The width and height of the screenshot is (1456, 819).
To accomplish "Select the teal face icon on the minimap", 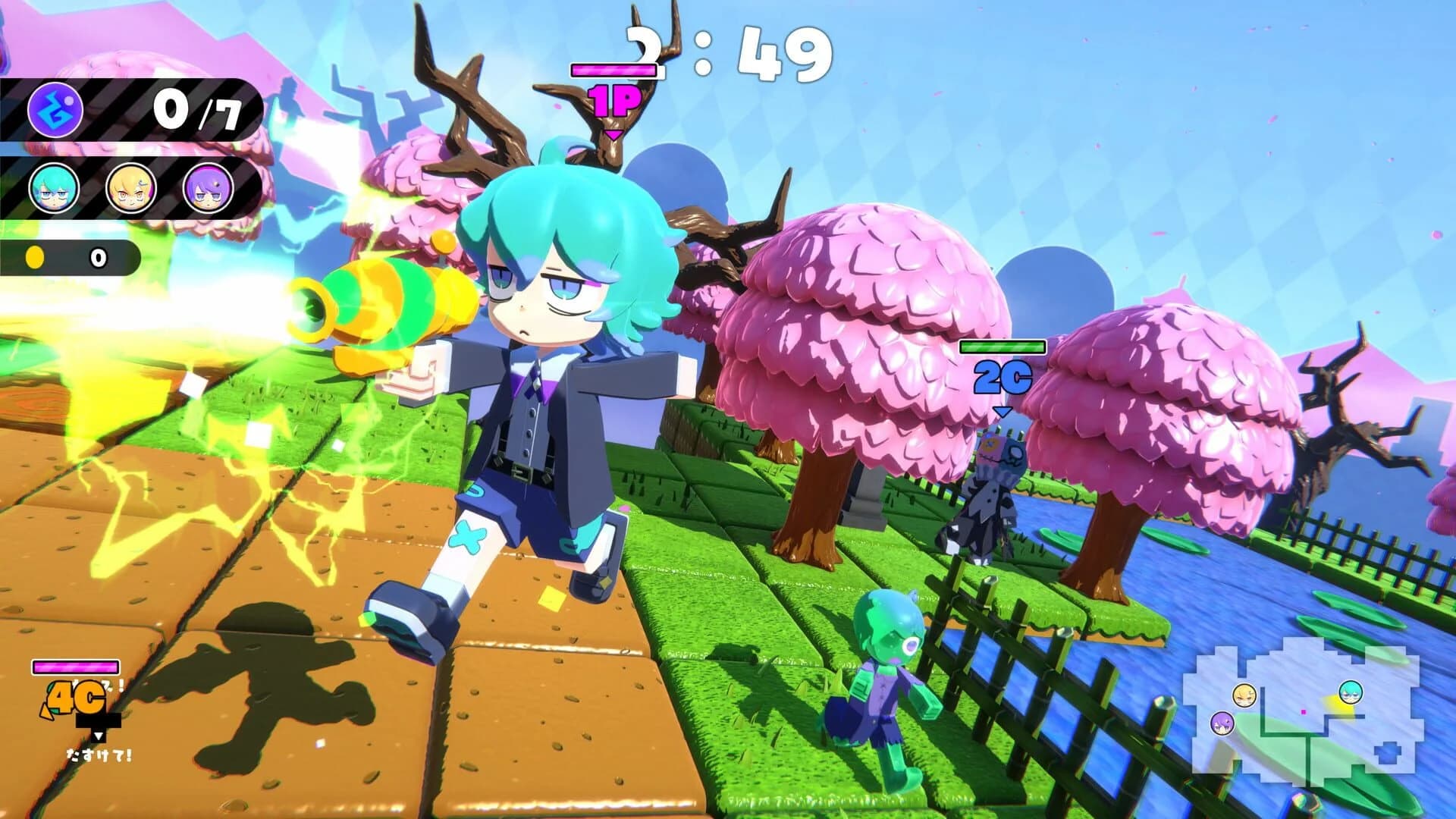I will (1351, 692).
